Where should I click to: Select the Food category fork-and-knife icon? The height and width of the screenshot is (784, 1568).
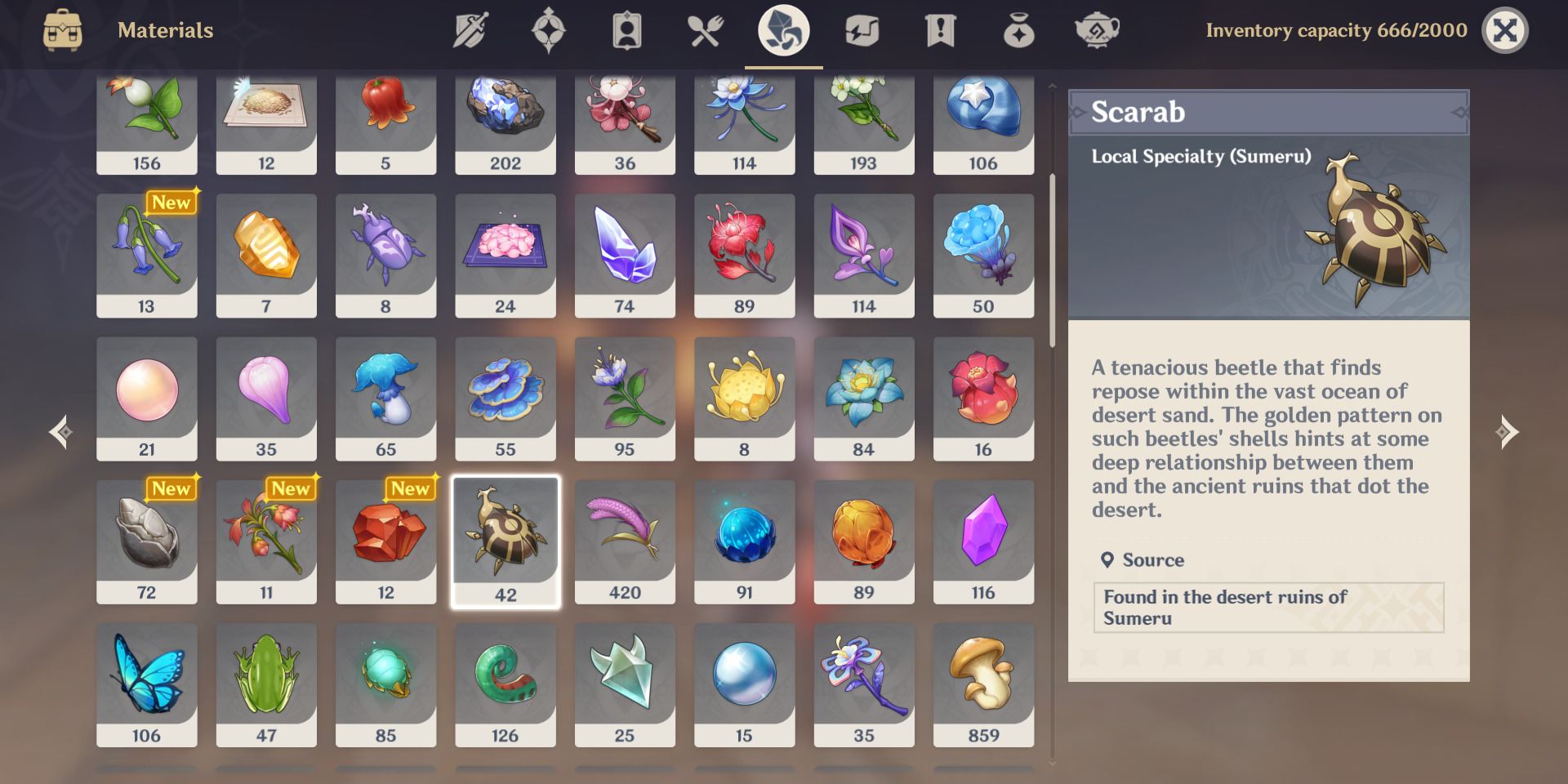pos(705,30)
